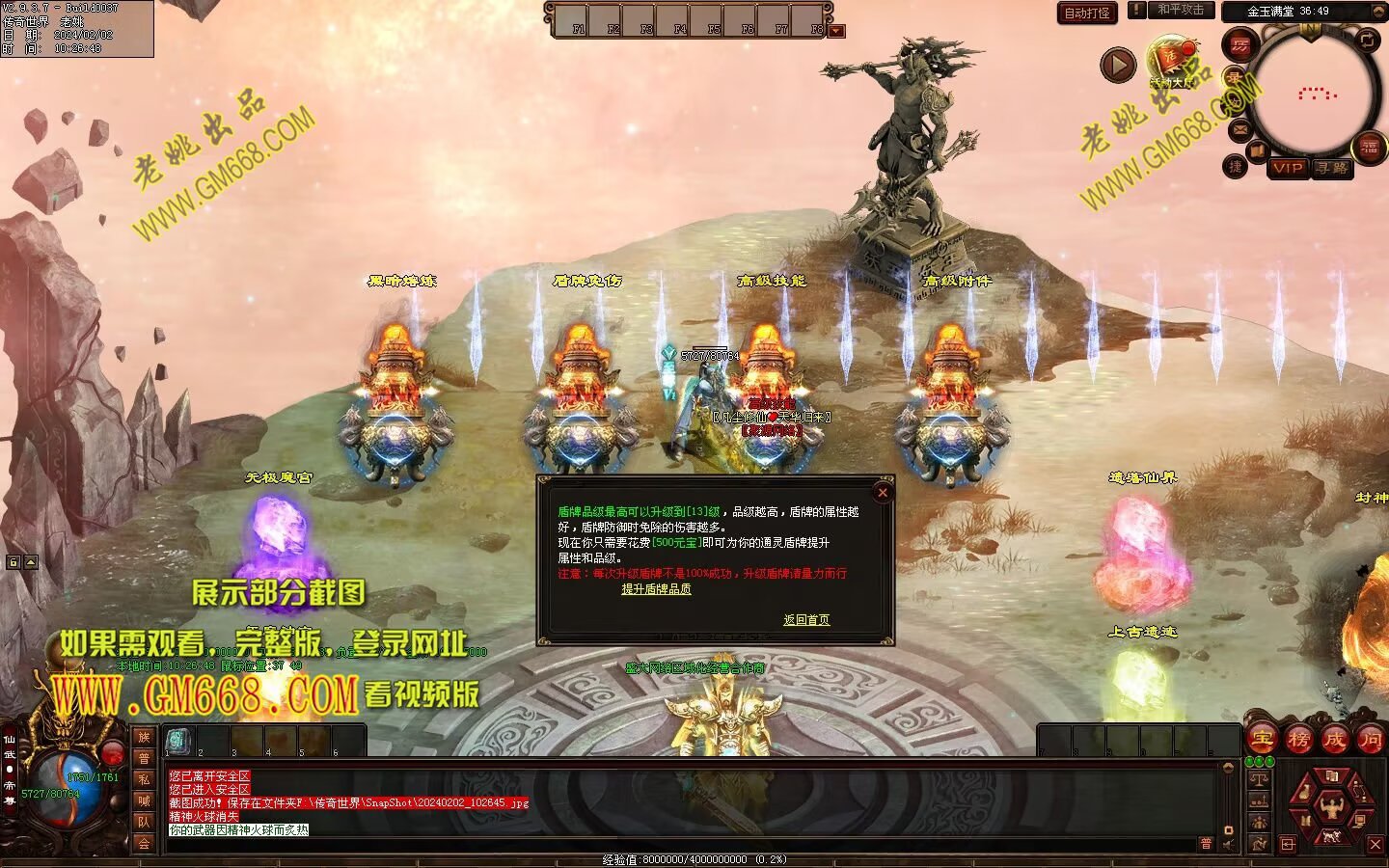This screenshot has width=1389, height=868.
Task: Open the 成 achievements button
Action: tap(1334, 740)
